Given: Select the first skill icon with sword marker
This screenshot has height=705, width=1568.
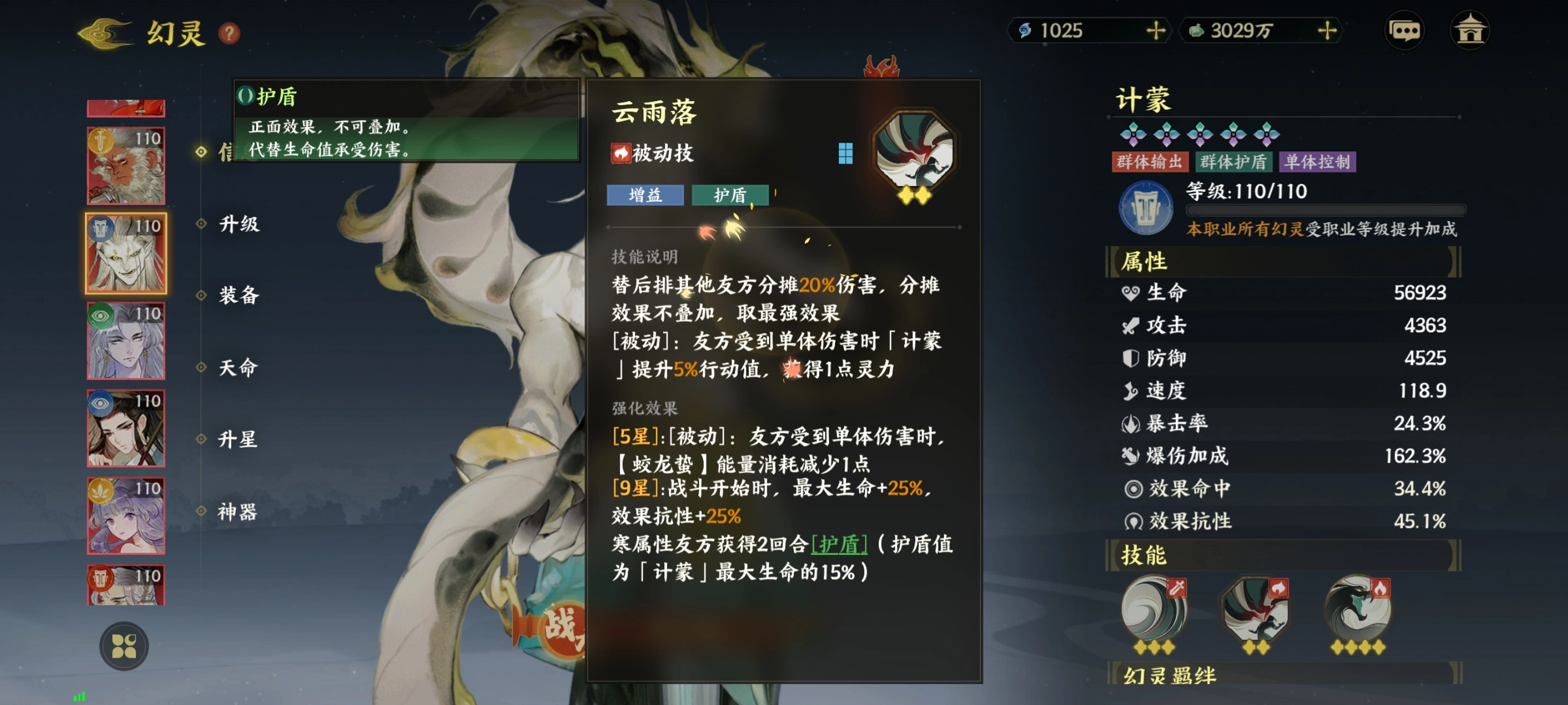Looking at the screenshot, I should click(1155, 611).
